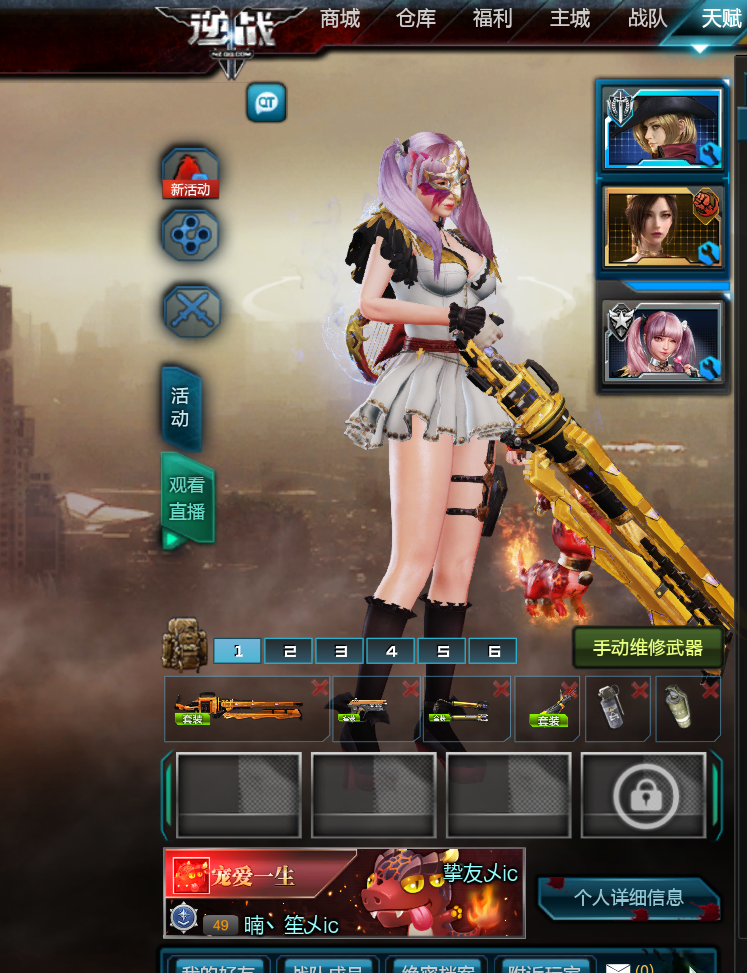Open the QT voice chat icon

267,102
